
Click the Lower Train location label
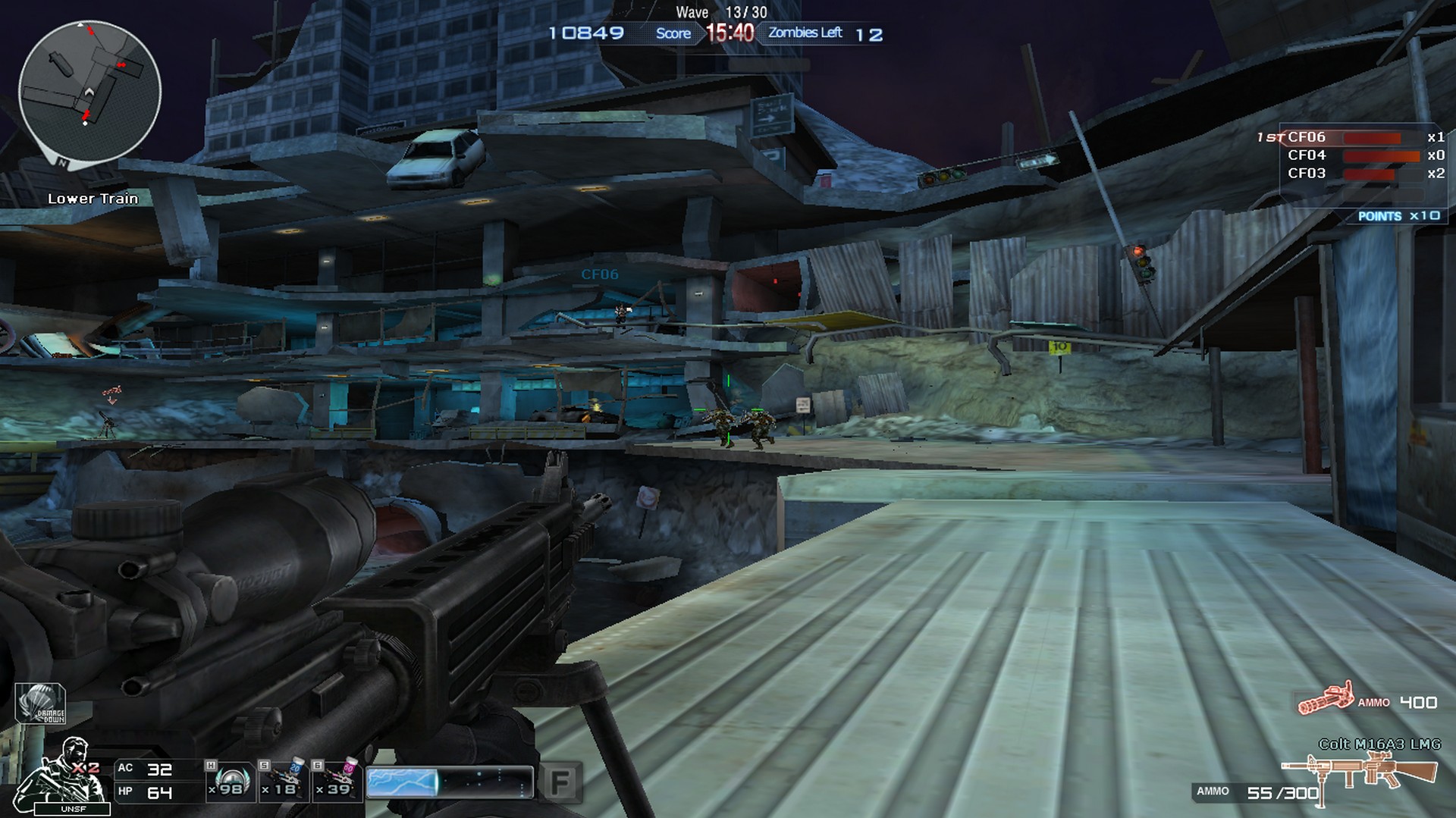[x=92, y=199]
